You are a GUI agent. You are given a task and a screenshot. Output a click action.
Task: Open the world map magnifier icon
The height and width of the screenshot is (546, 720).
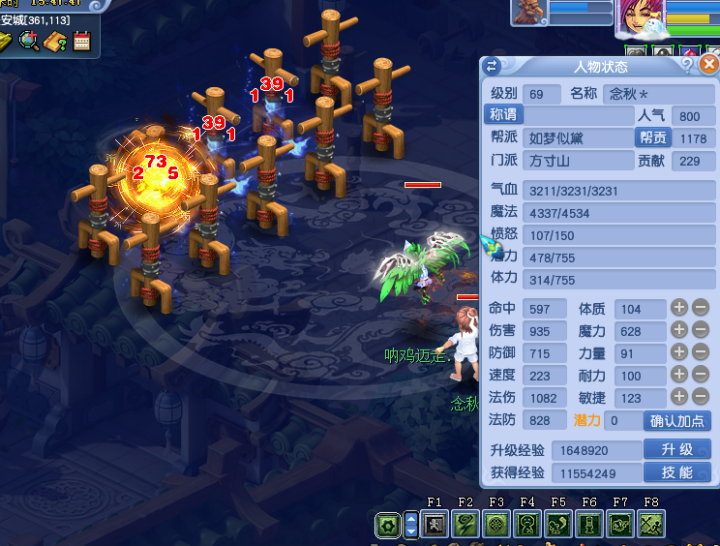click(29, 41)
